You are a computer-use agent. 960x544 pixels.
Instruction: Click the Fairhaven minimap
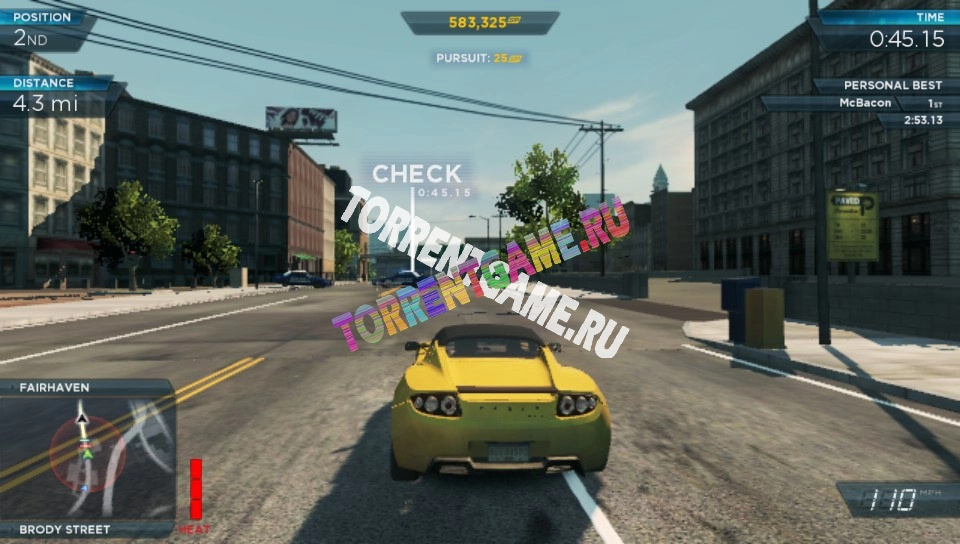tap(87, 457)
